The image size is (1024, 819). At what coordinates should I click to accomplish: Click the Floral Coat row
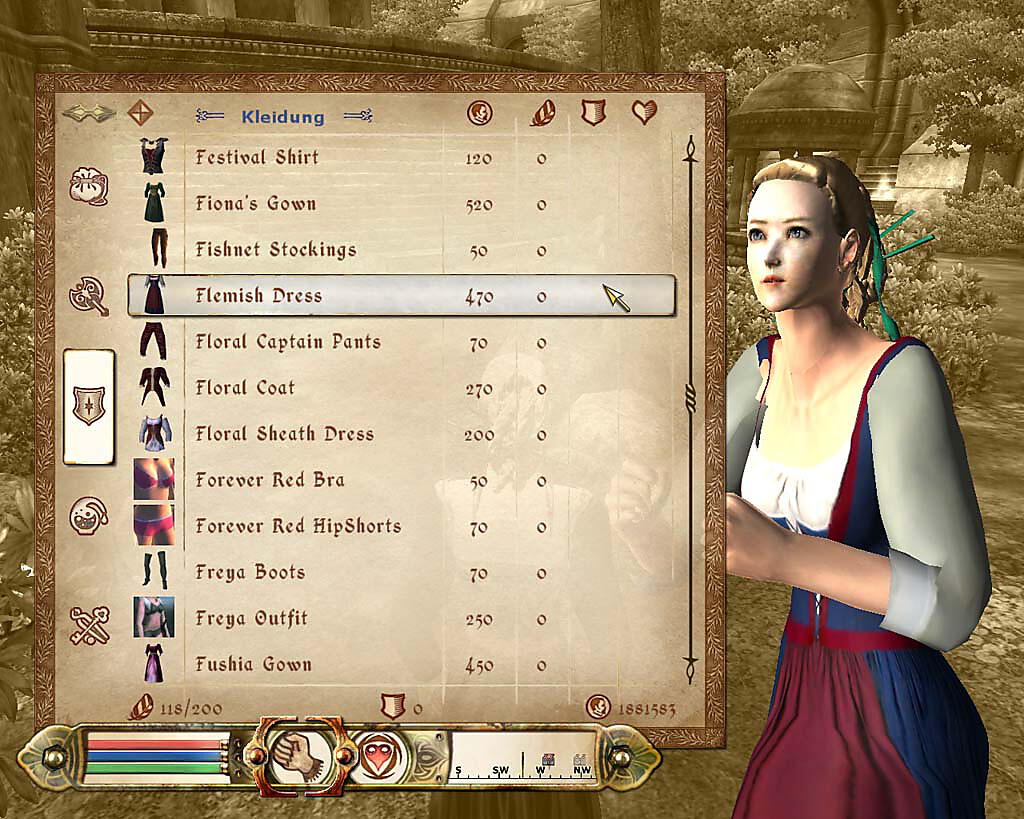click(x=245, y=387)
